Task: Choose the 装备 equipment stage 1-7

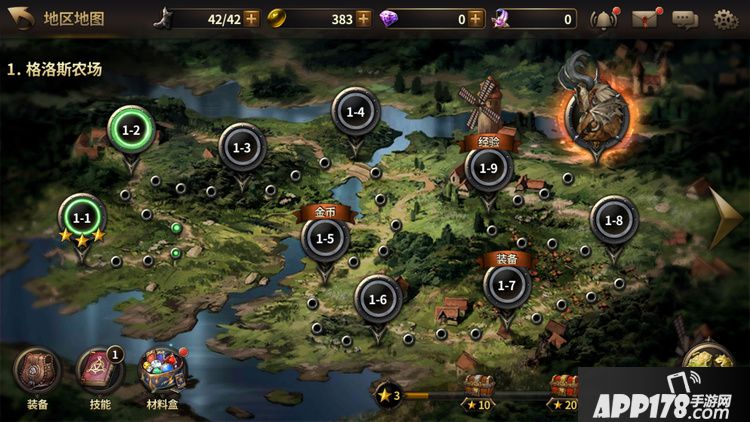Action: [x=507, y=285]
